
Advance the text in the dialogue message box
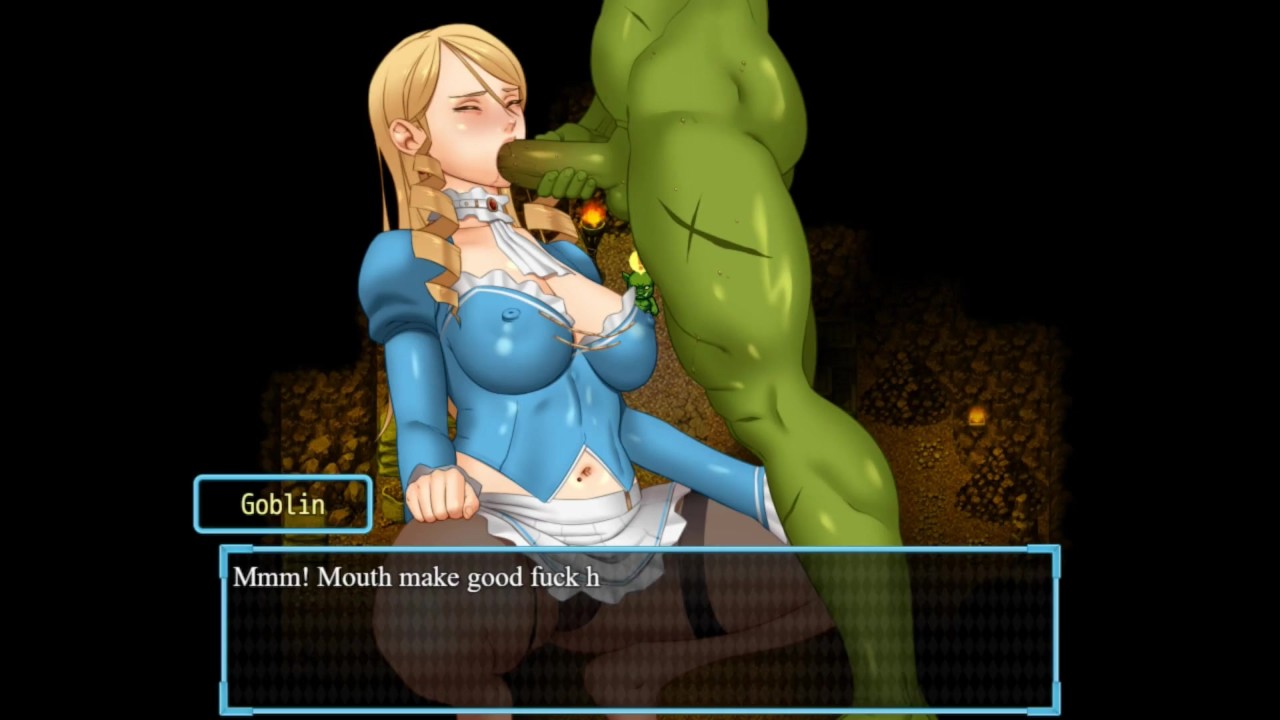click(640, 628)
